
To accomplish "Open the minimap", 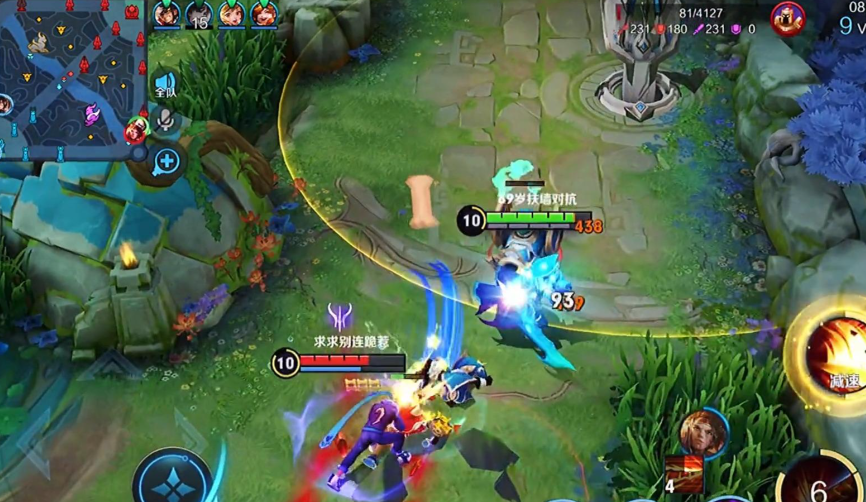I will click(70, 80).
